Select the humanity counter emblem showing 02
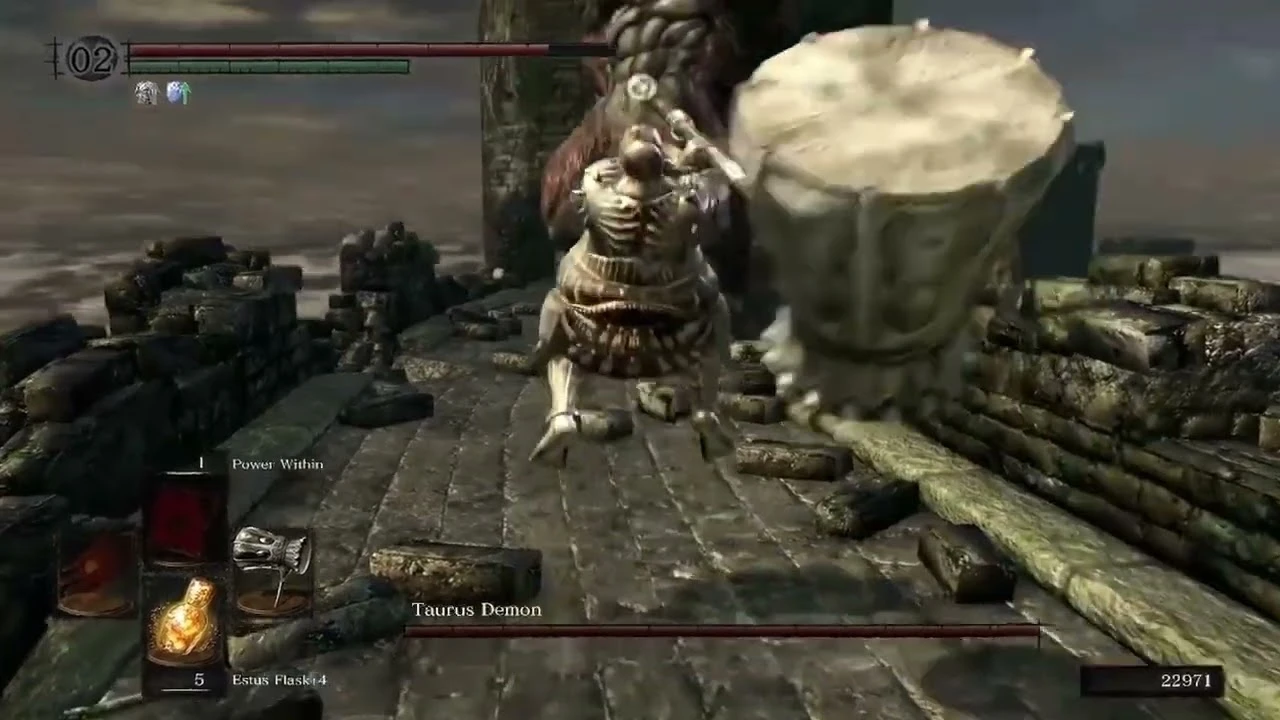Image resolution: width=1280 pixels, height=720 pixels. 91,58
